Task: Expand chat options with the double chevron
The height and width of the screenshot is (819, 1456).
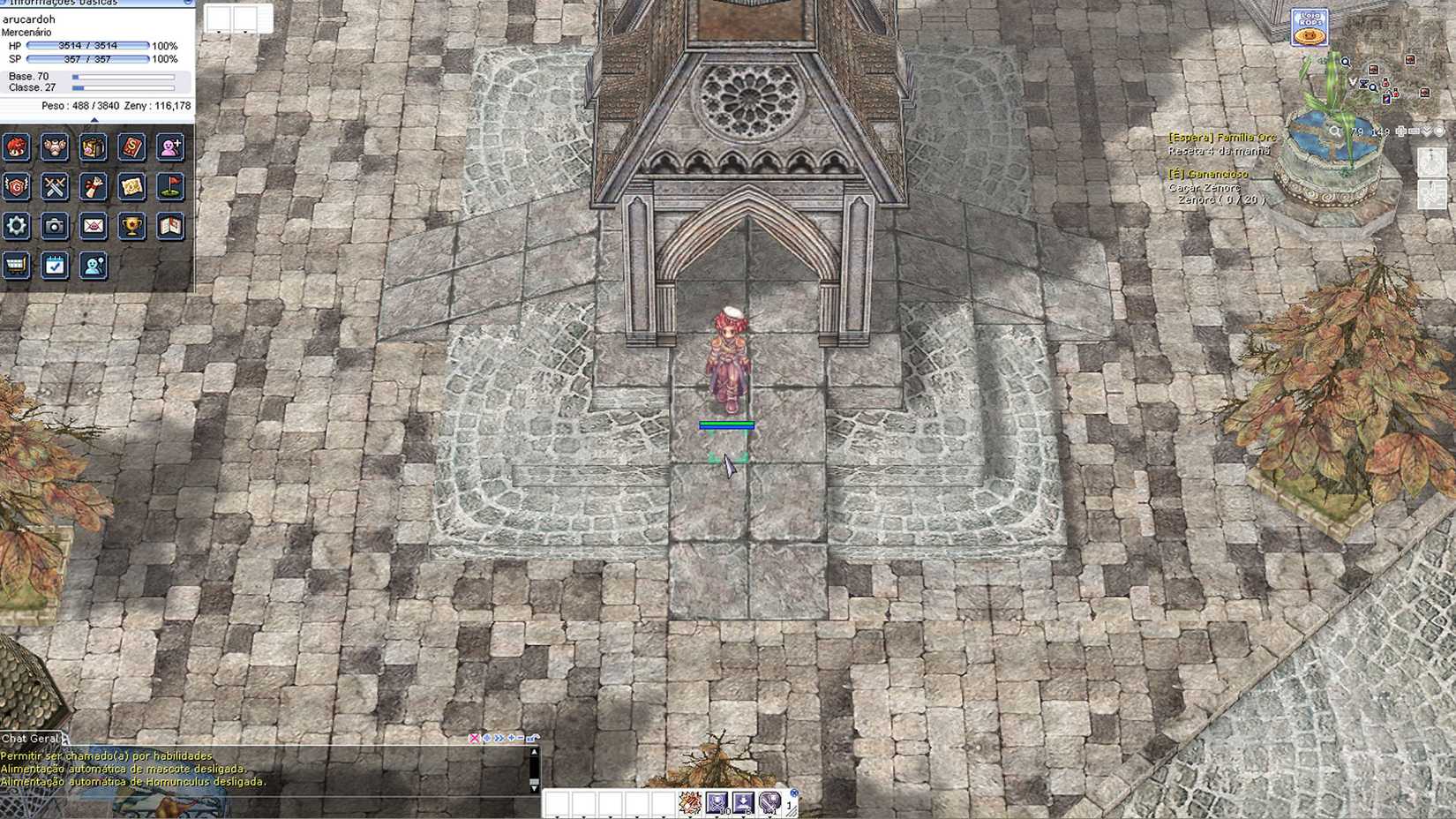Action: [x=499, y=738]
